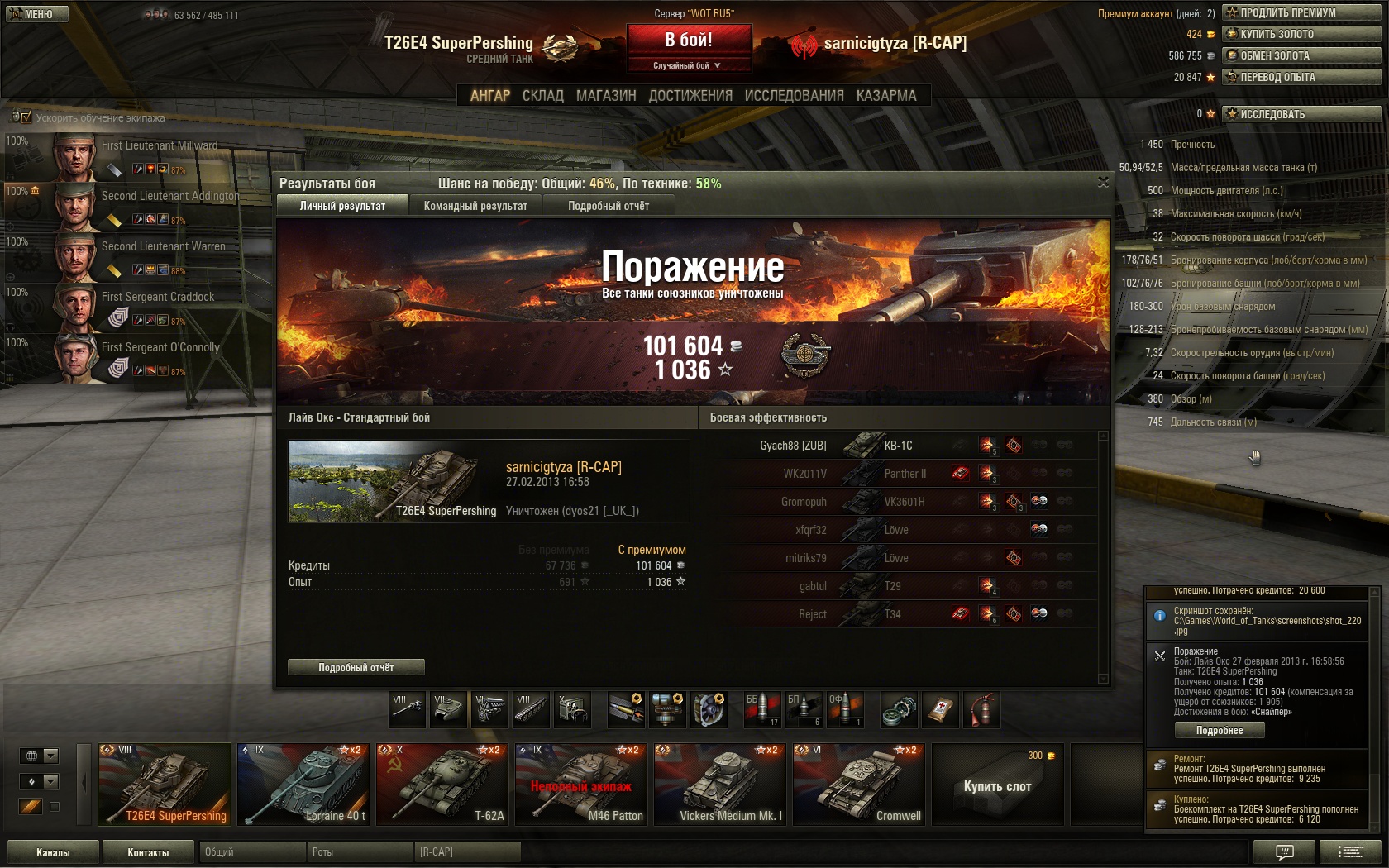Screen dimensions: 1389x868
Task: Buy a new slot with Купить слот
Action: click(x=997, y=785)
